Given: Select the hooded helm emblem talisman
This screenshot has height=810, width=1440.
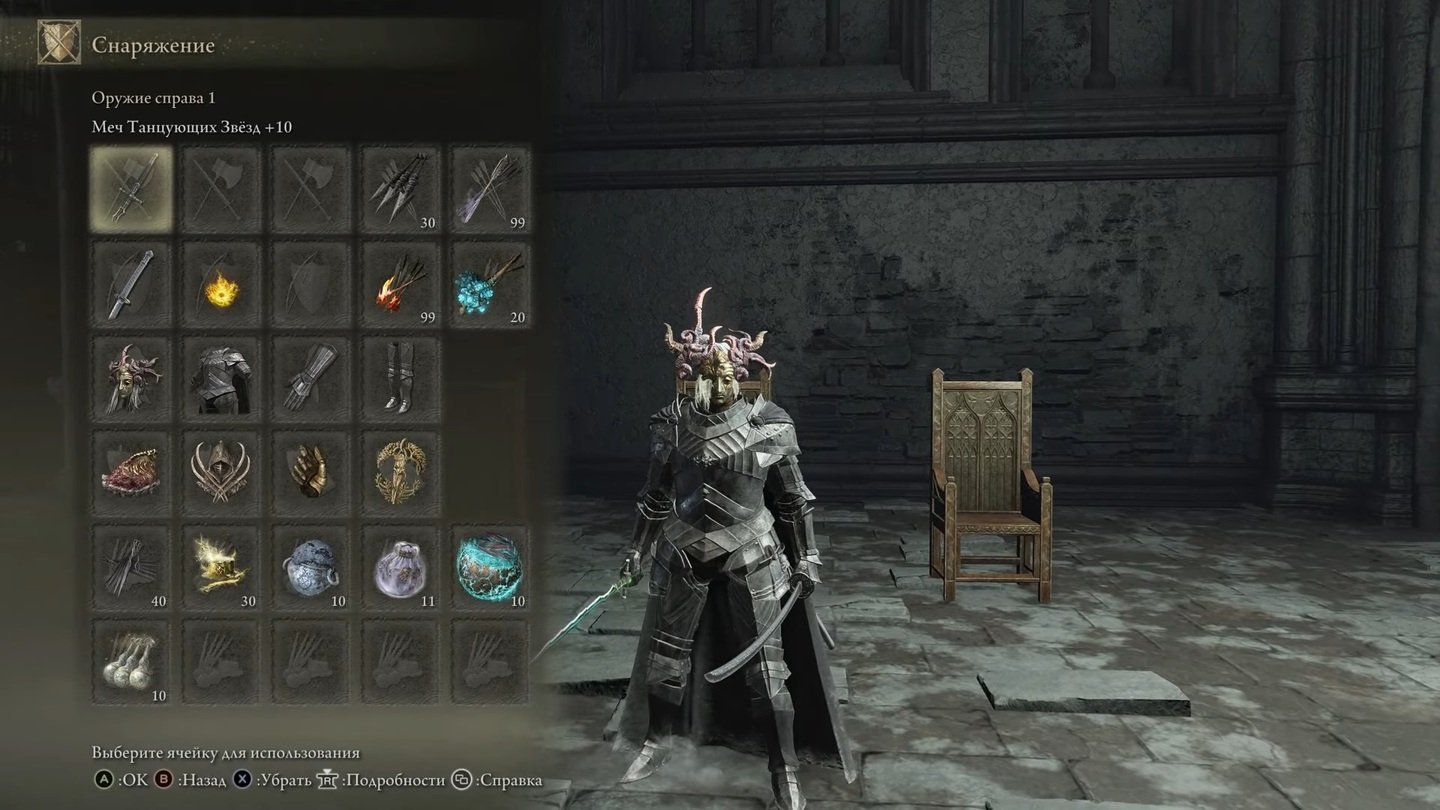Looking at the screenshot, I should (220, 472).
